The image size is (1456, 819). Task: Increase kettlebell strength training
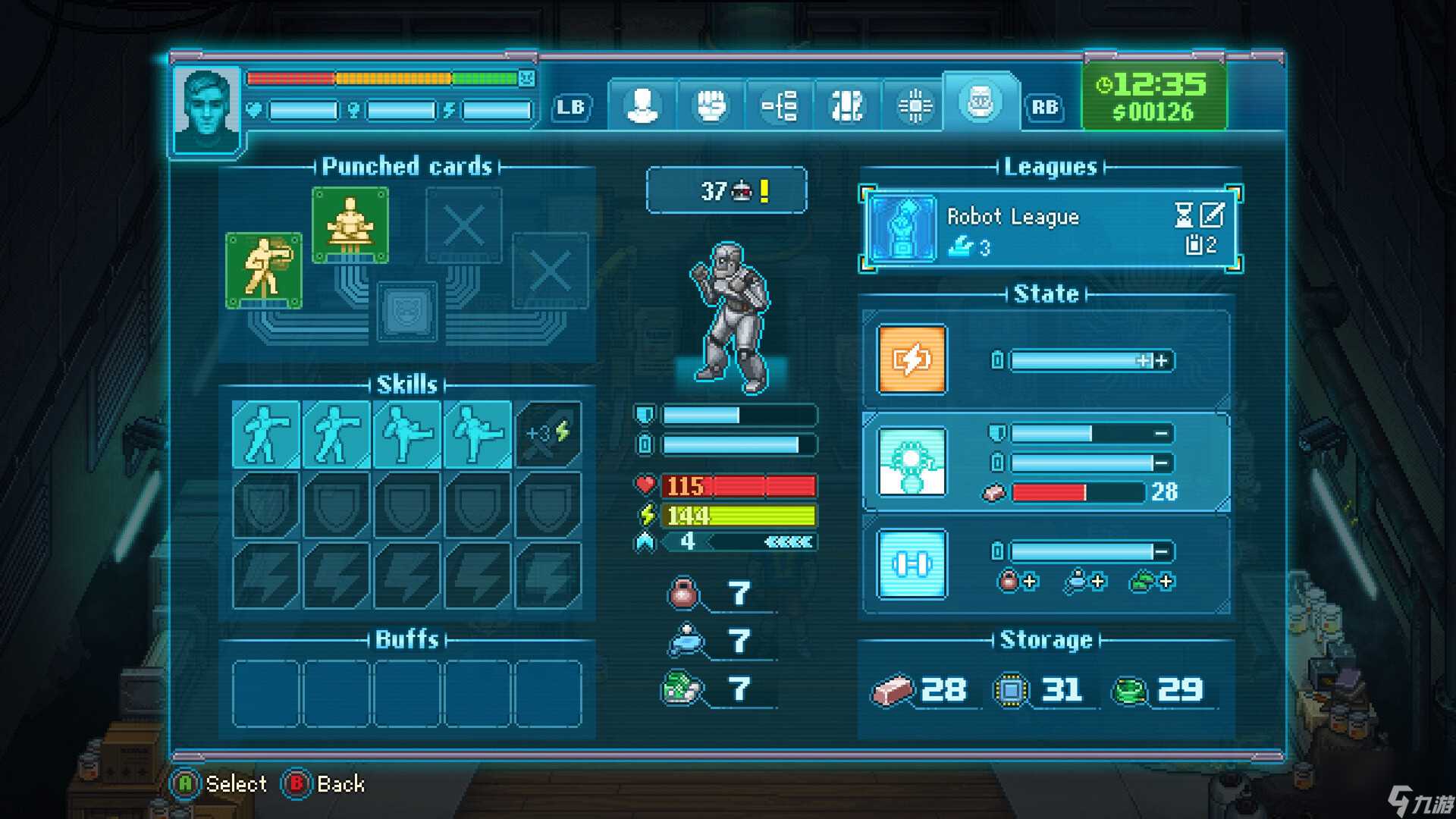(x=1018, y=582)
